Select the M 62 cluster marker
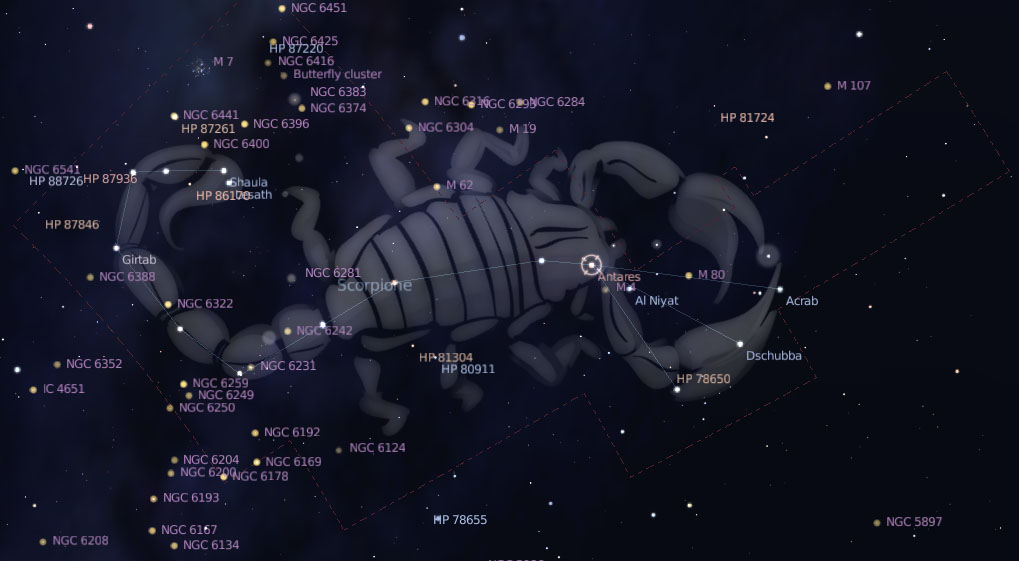 tap(436, 186)
